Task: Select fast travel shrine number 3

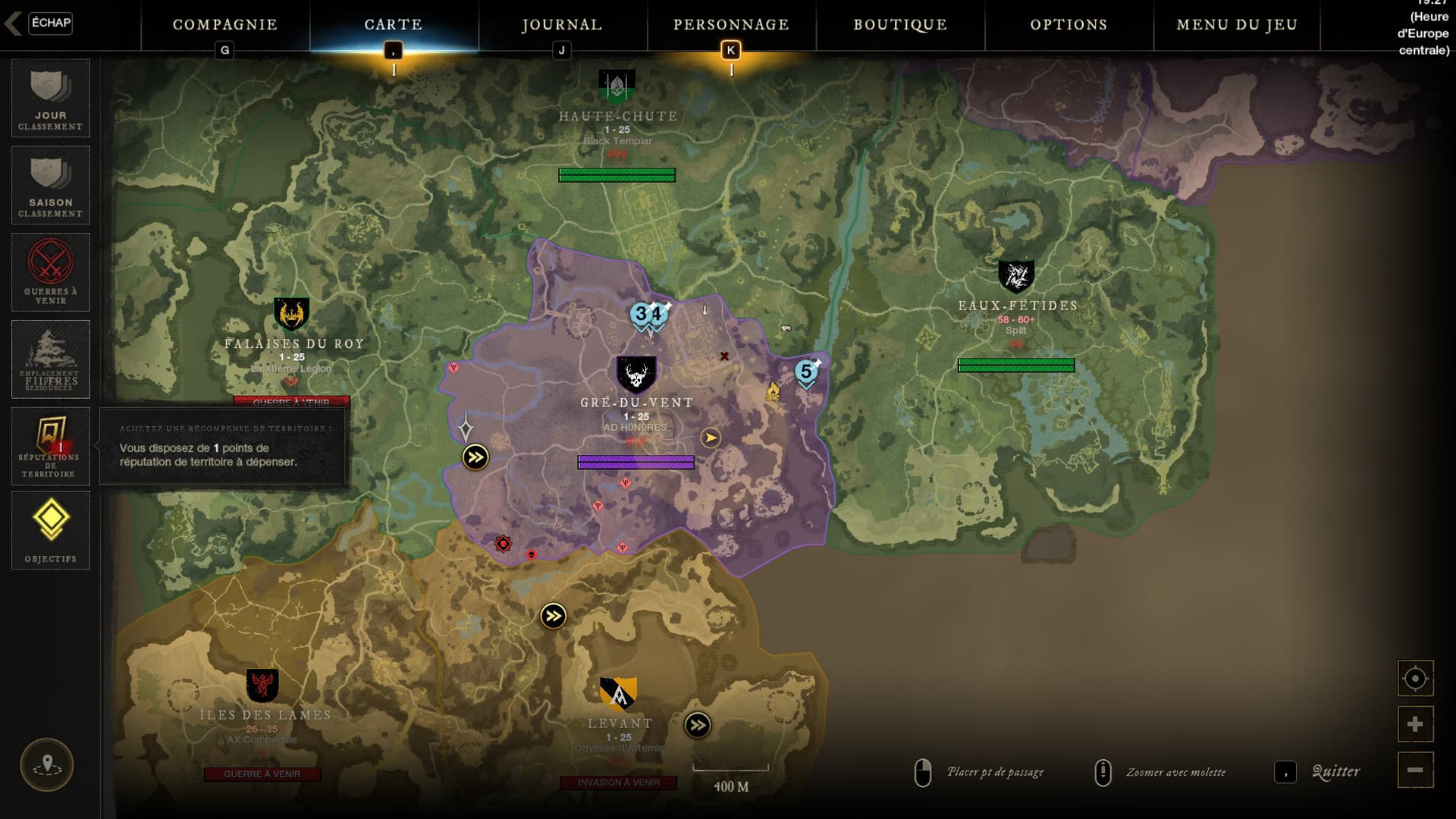Action: click(x=639, y=312)
